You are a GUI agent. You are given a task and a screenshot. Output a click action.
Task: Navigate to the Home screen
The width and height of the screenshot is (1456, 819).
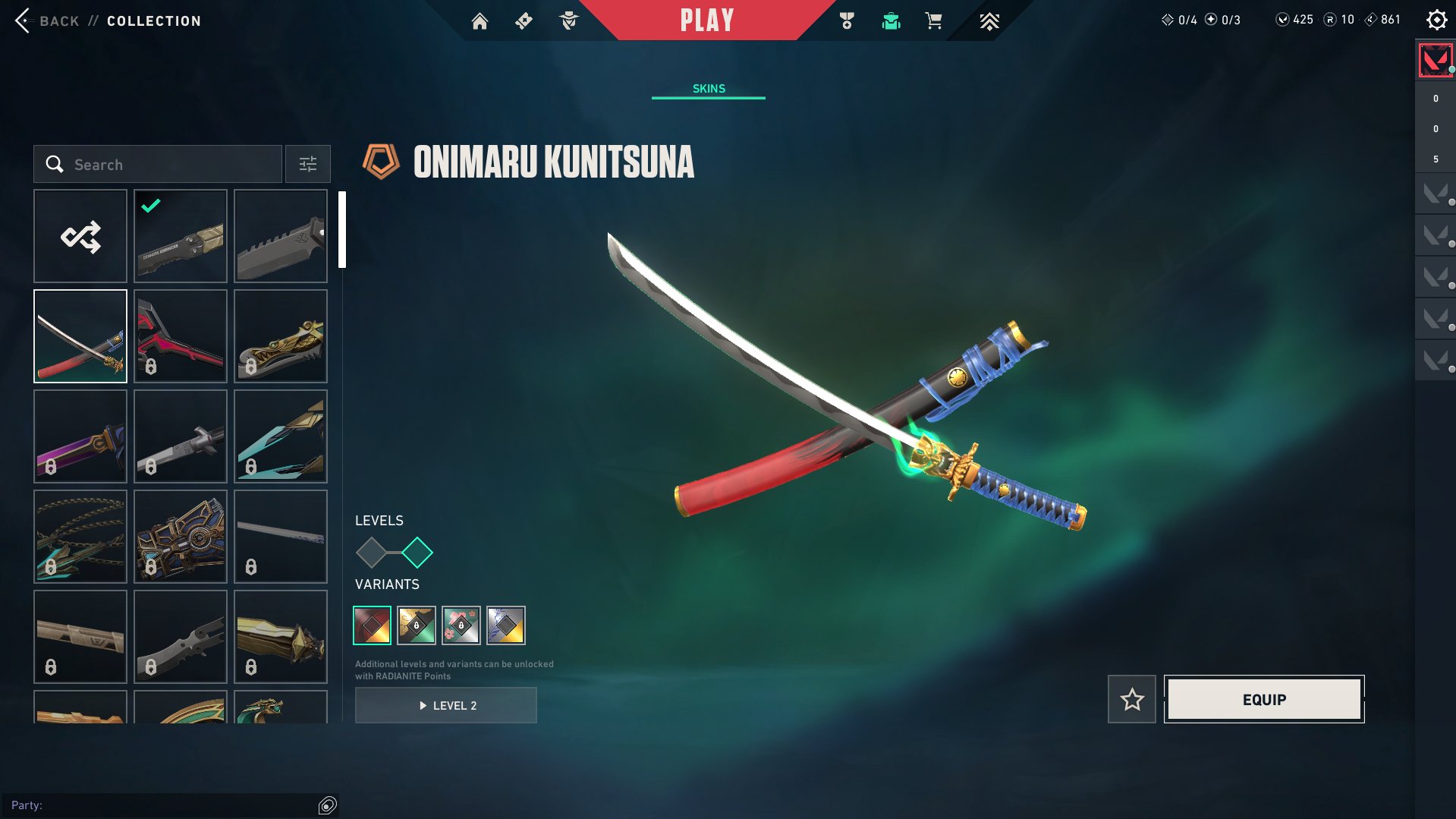(x=480, y=20)
